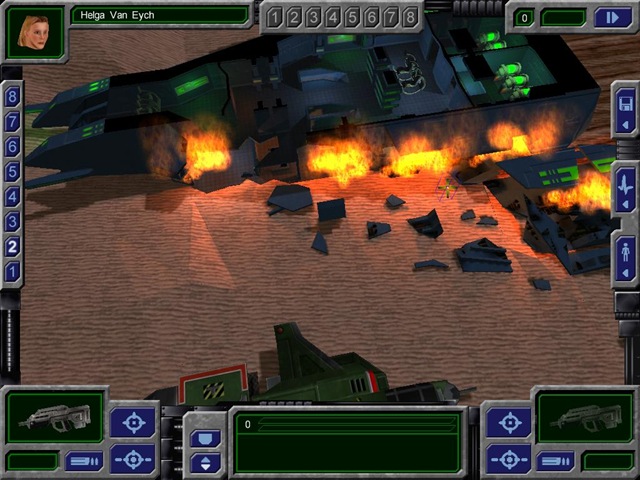Switch view to floor level 5

(x=12, y=172)
